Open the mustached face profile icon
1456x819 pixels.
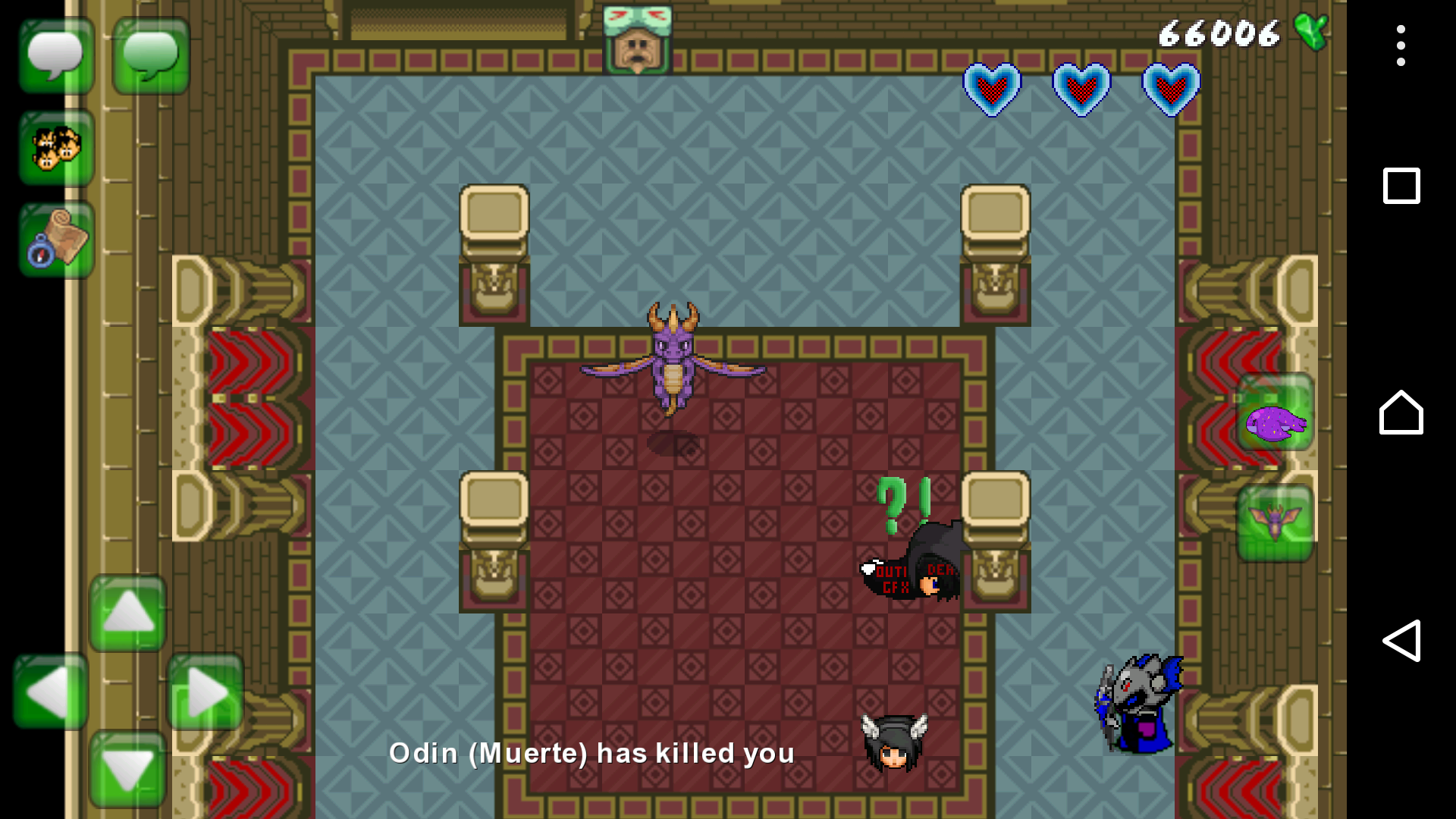tap(637, 41)
